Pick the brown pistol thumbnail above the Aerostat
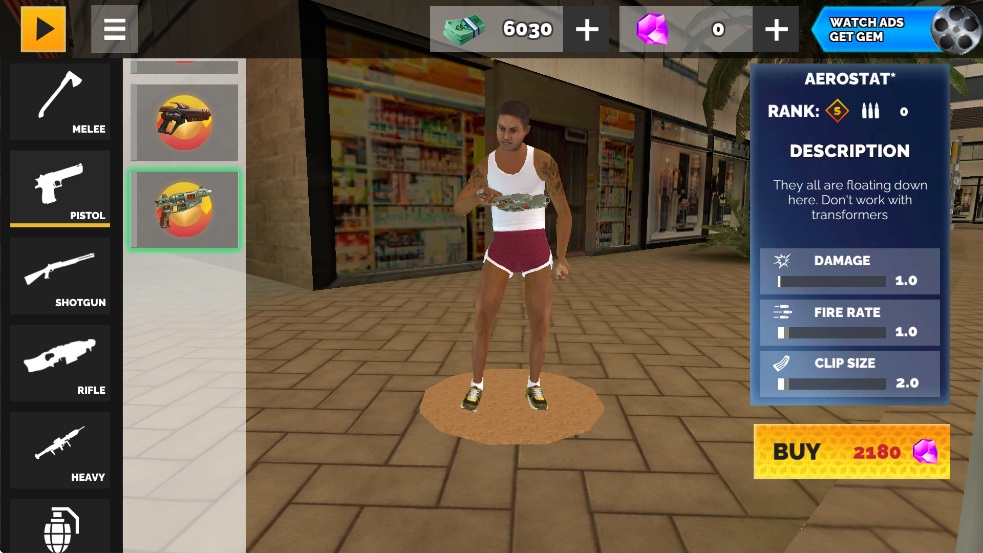983x553 pixels. click(184, 122)
